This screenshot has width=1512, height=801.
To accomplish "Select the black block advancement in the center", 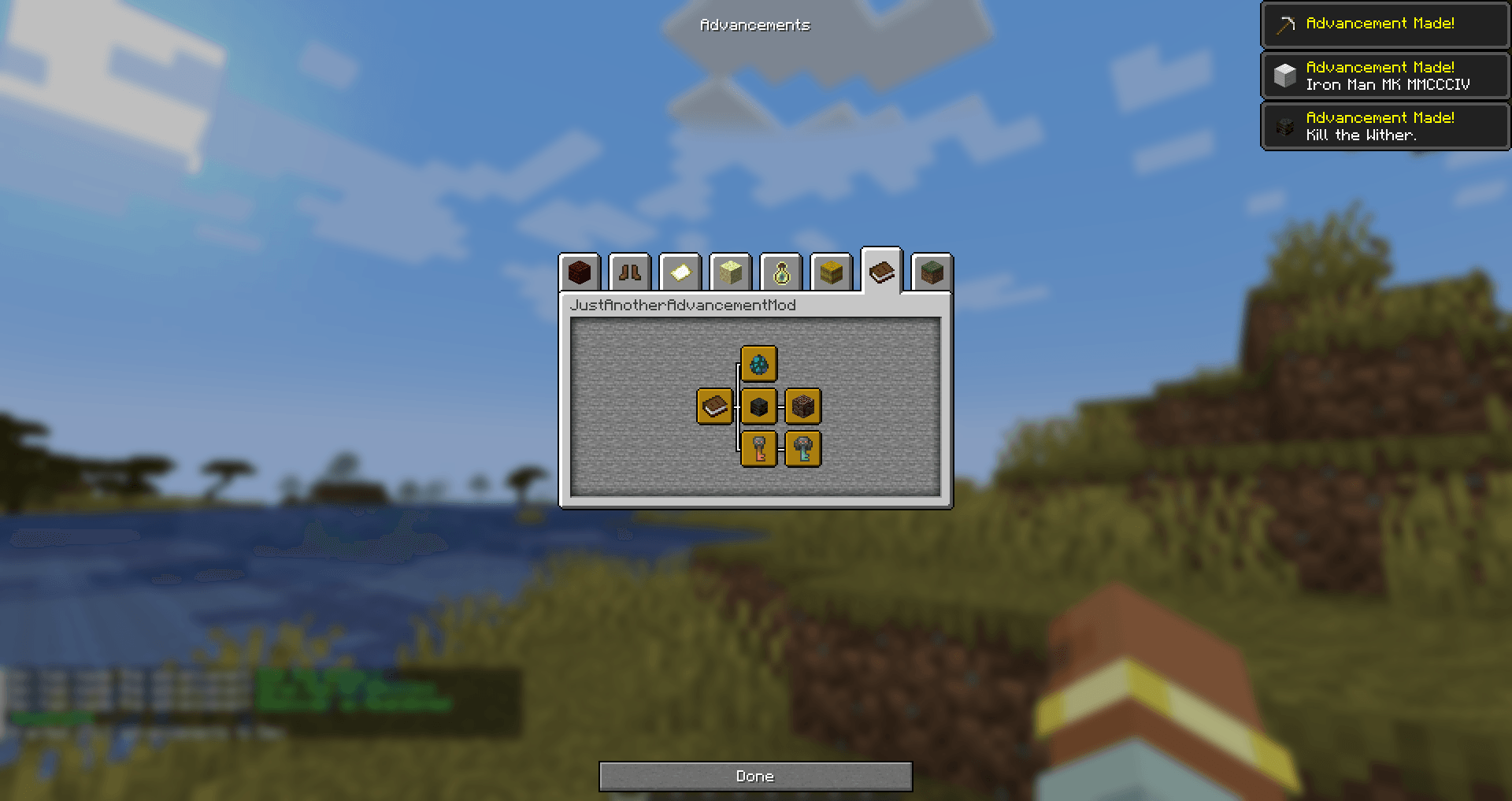I will point(758,407).
